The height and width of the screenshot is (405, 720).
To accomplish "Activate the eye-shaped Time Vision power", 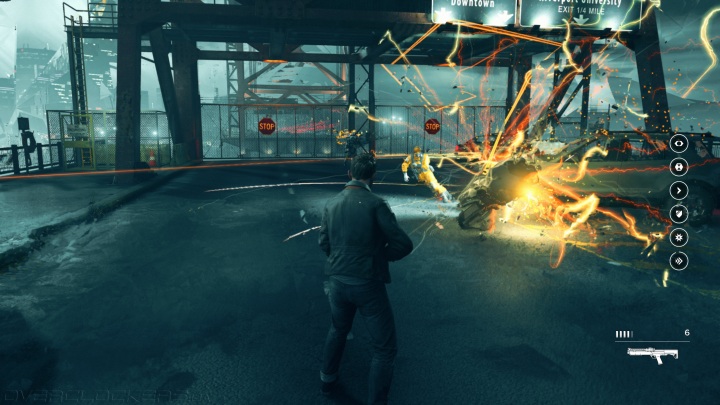I will pyautogui.click(x=679, y=143).
